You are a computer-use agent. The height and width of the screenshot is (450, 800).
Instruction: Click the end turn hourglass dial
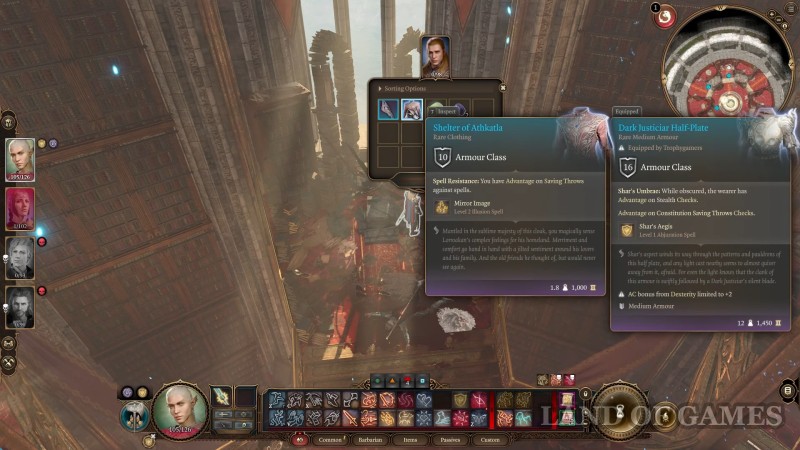coord(618,409)
